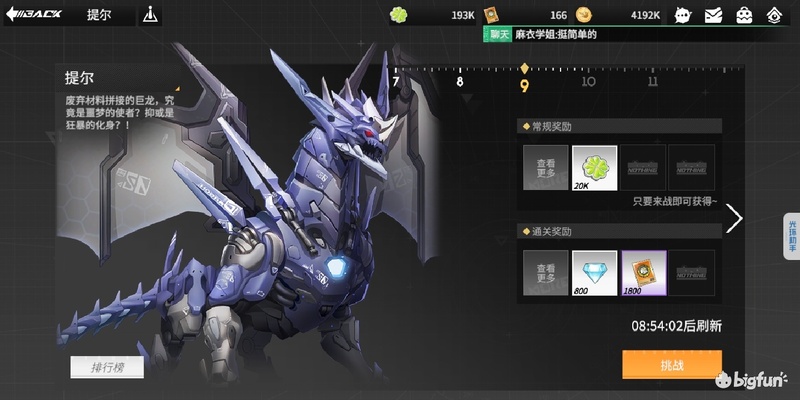Start the fight with the orange 挑战 button
Viewport: 800px width, 400px height.
click(671, 364)
